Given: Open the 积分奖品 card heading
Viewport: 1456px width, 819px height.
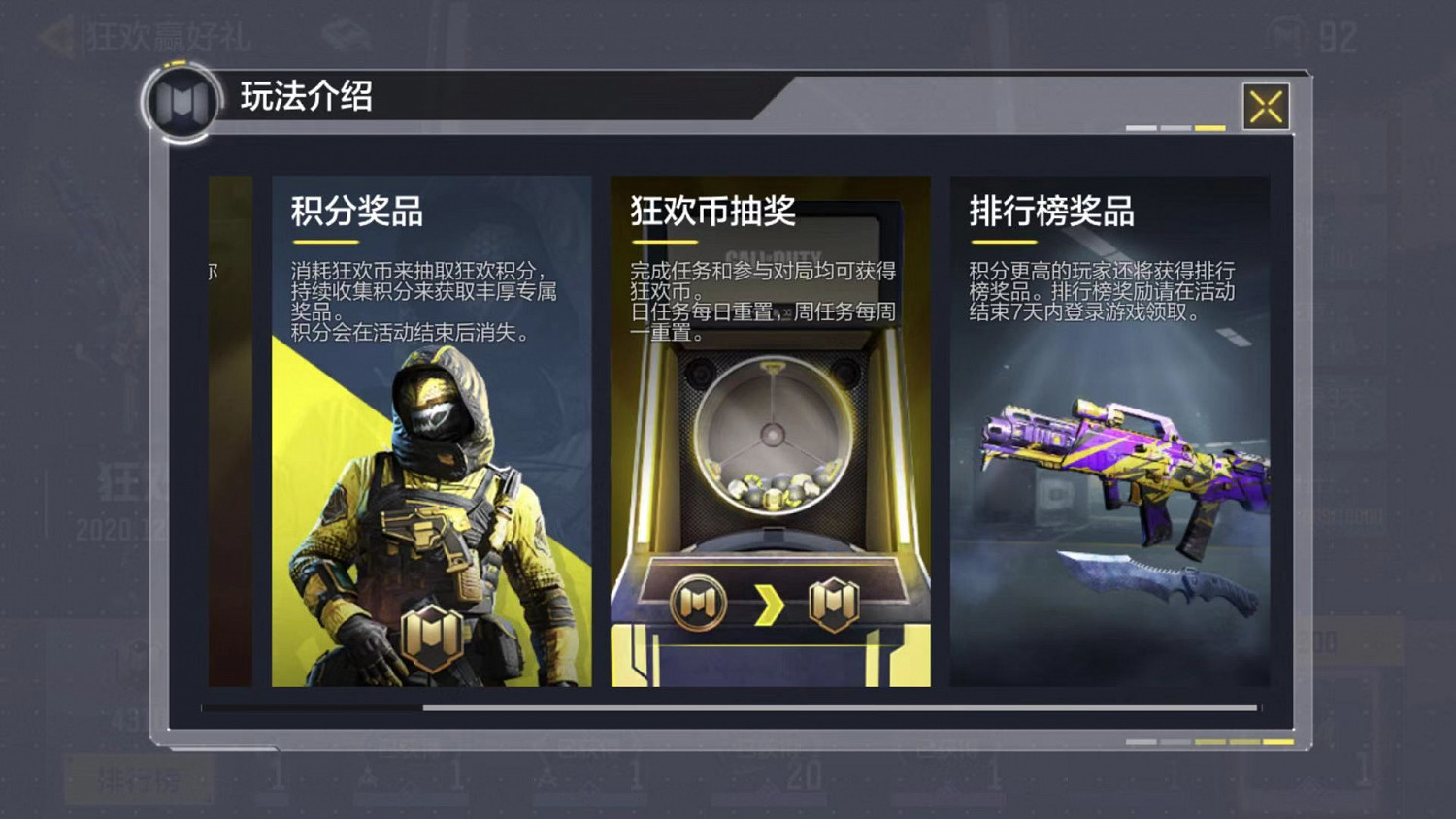Looking at the screenshot, I should (354, 212).
